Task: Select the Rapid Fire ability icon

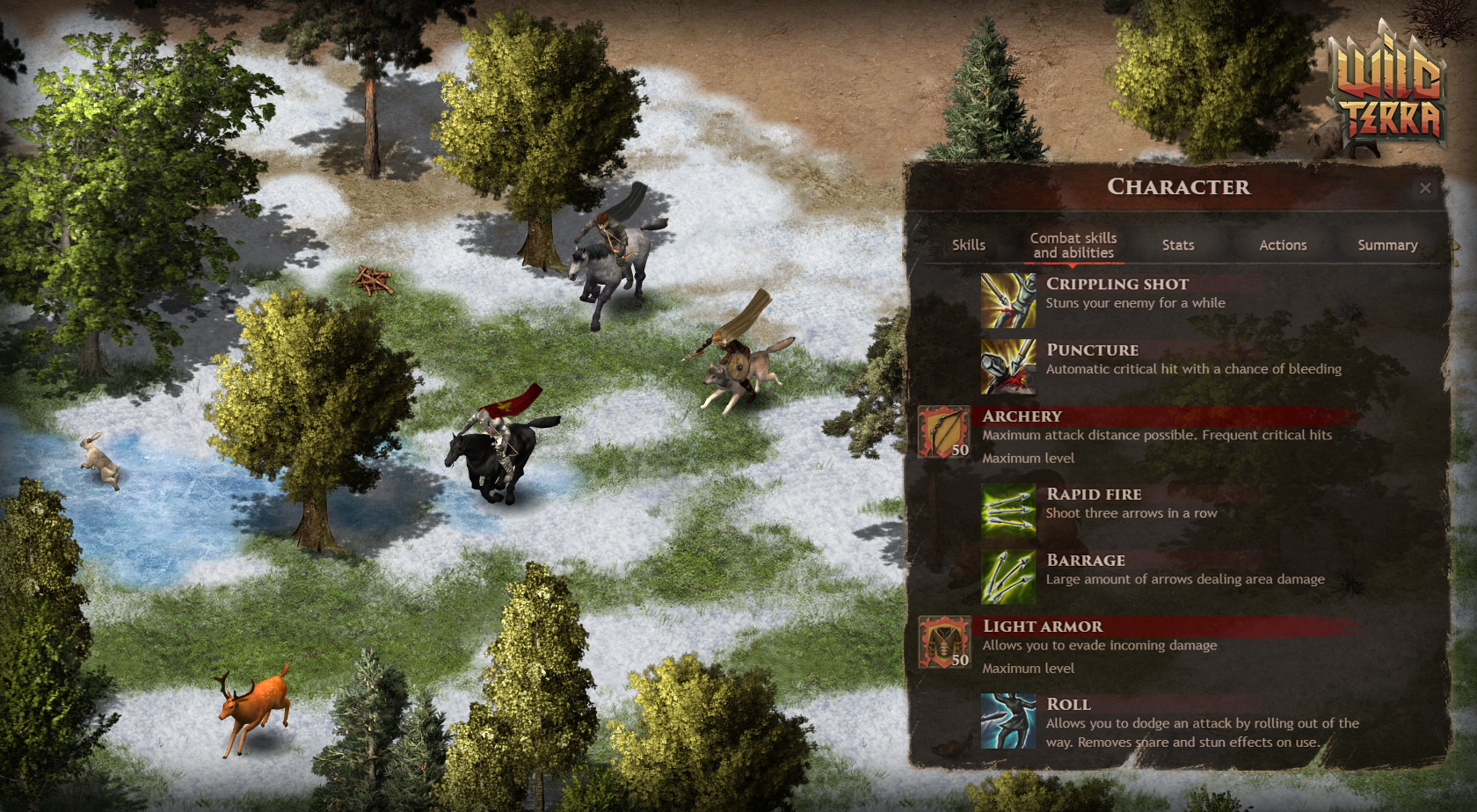Action: pos(1008,511)
